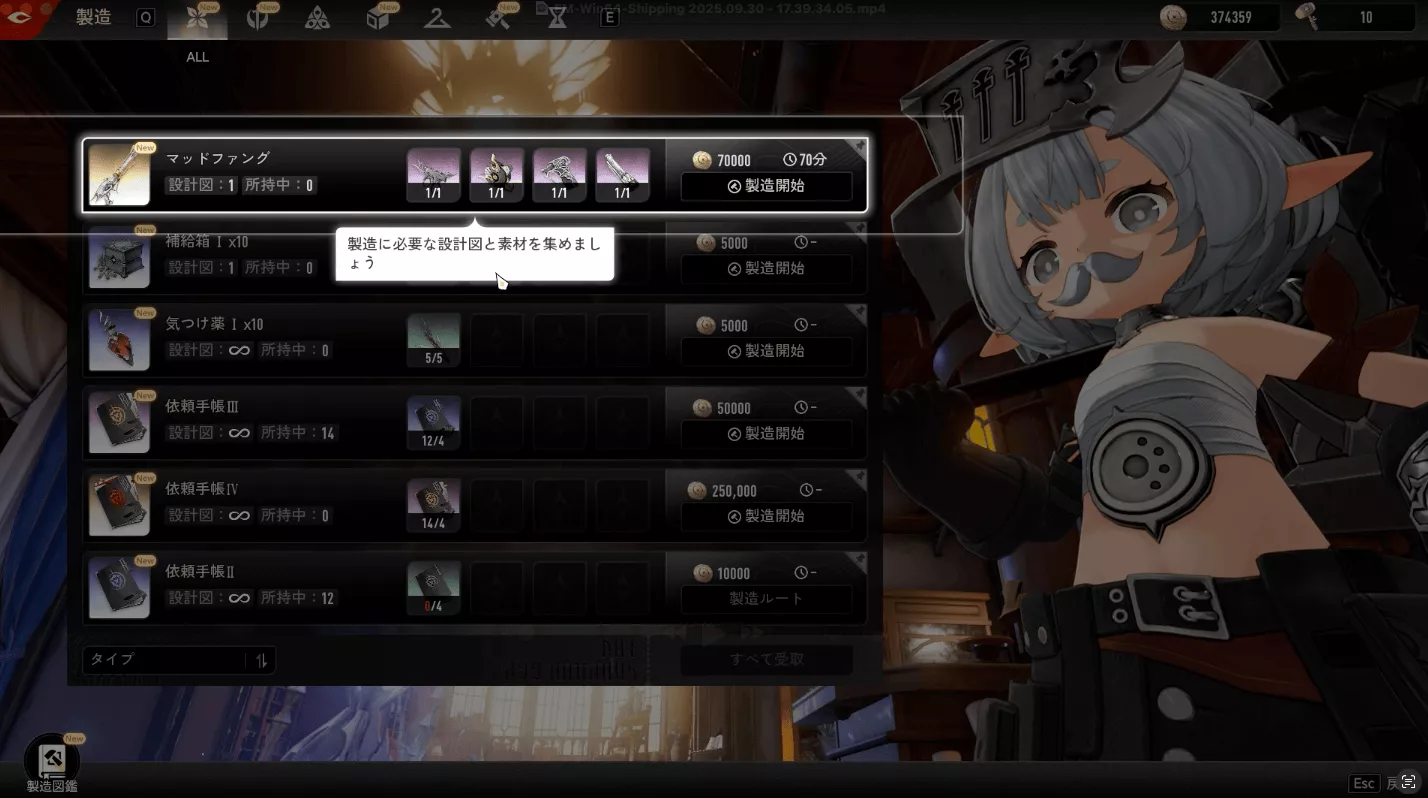The image size is (1428, 798).
Task: Click the Q search icon in the top bar
Action: pyautogui.click(x=145, y=17)
